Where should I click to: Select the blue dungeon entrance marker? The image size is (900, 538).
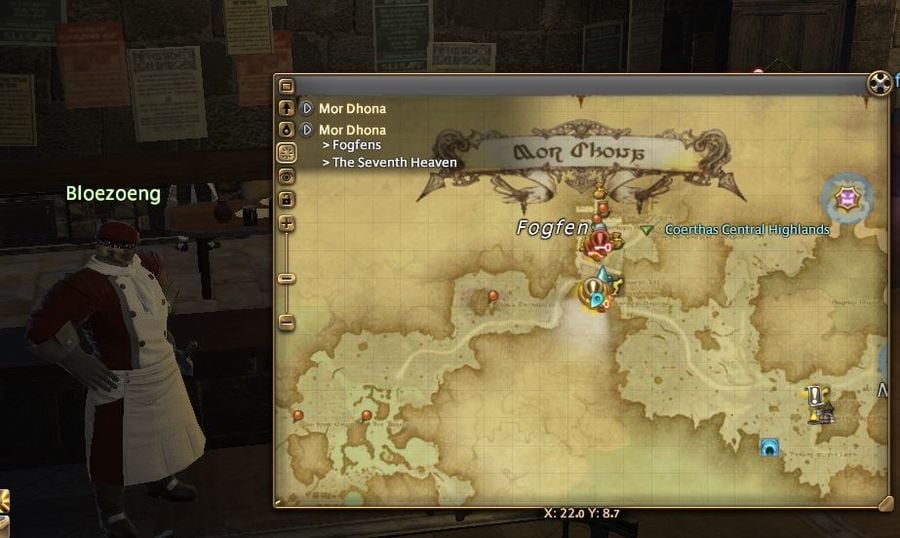pyautogui.click(x=769, y=447)
